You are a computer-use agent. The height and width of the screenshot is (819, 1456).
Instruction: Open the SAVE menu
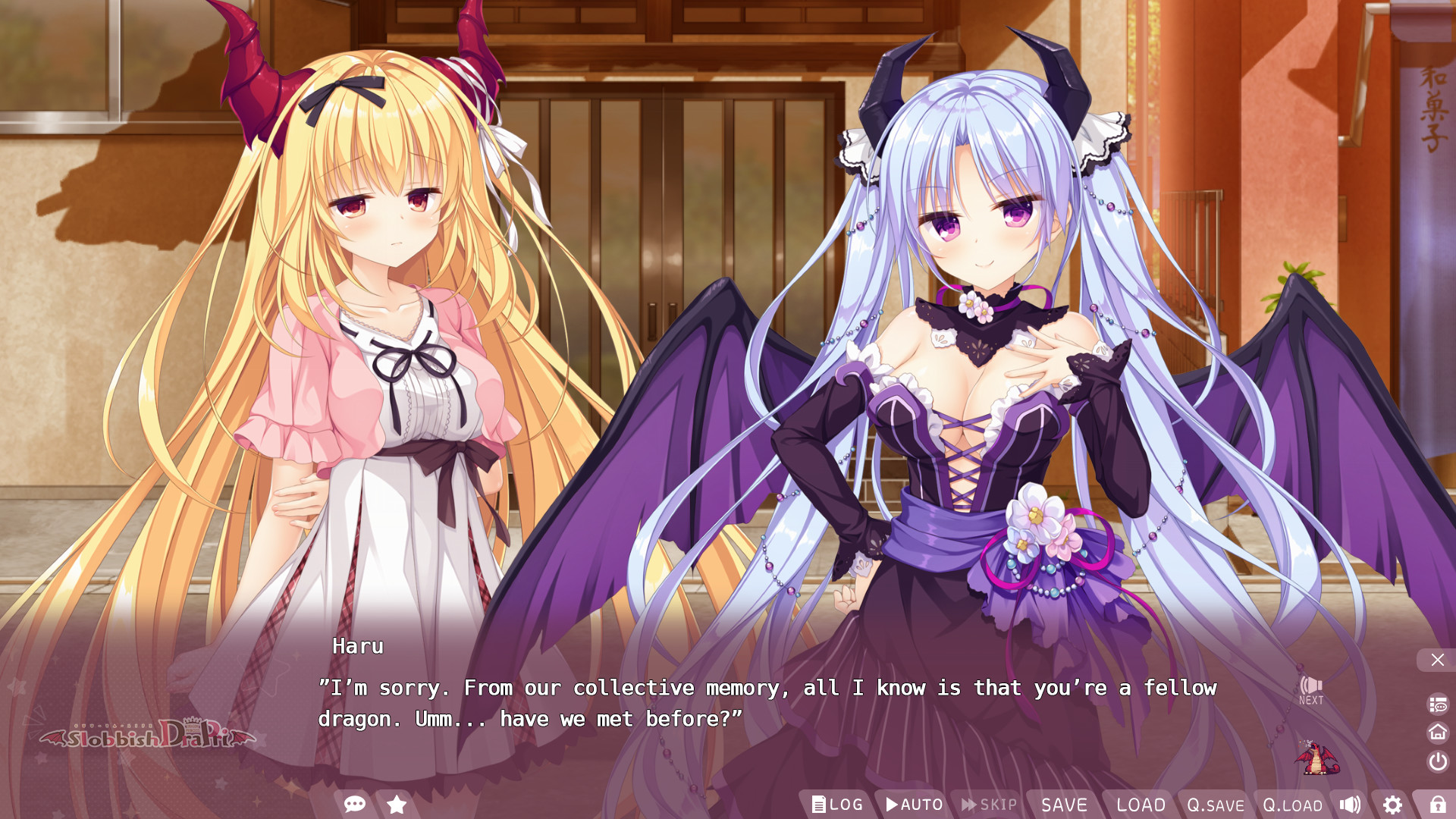(x=1065, y=805)
